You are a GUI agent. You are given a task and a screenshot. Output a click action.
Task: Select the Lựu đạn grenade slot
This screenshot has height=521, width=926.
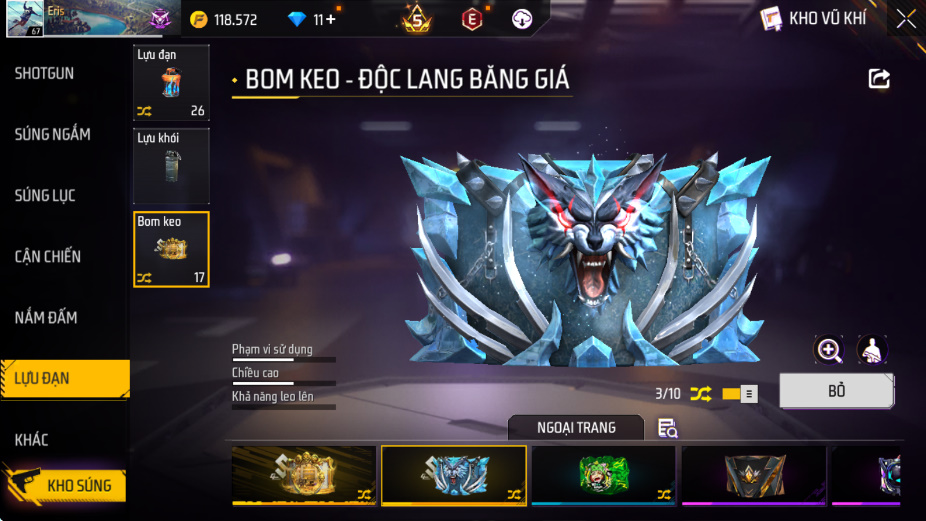pos(171,83)
